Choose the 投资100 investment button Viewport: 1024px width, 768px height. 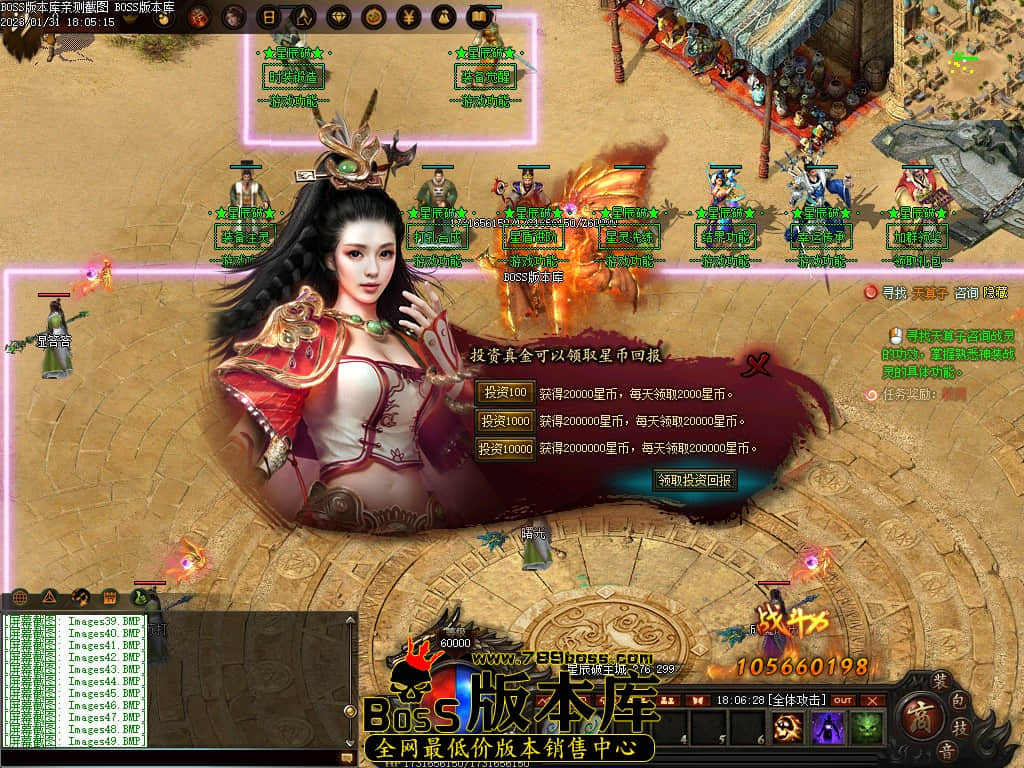(x=505, y=393)
